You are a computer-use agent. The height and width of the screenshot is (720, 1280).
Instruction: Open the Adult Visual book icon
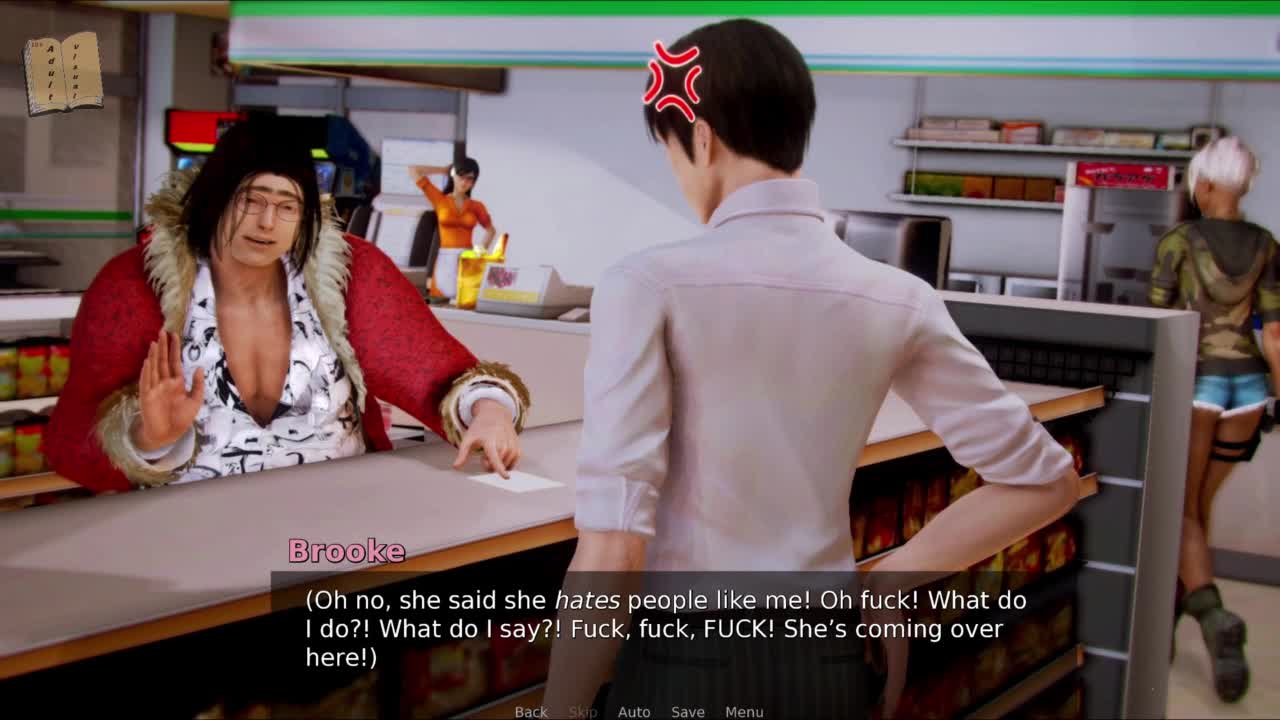click(x=63, y=73)
